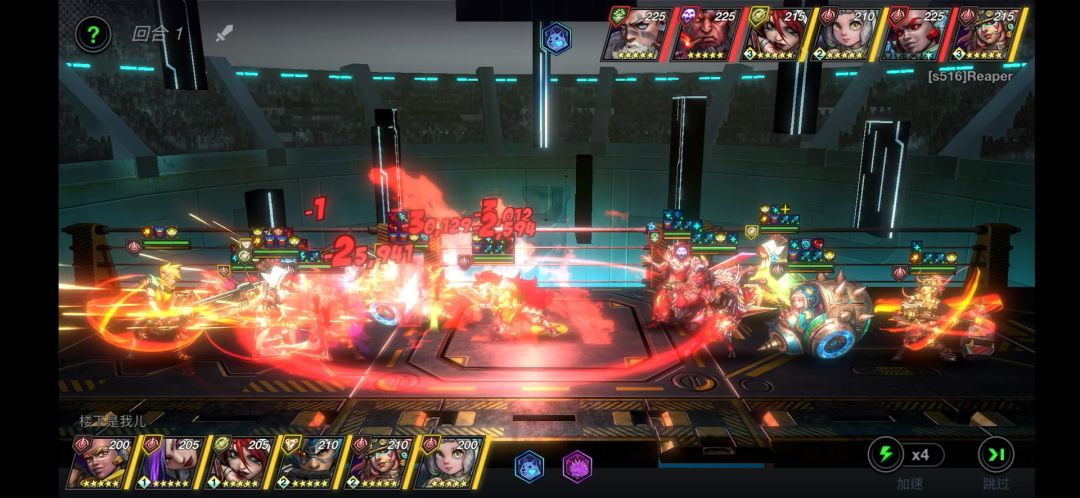Select the blue wolf pet icon at bottom
Image resolution: width=1080 pixels, height=498 pixels.
point(529,466)
